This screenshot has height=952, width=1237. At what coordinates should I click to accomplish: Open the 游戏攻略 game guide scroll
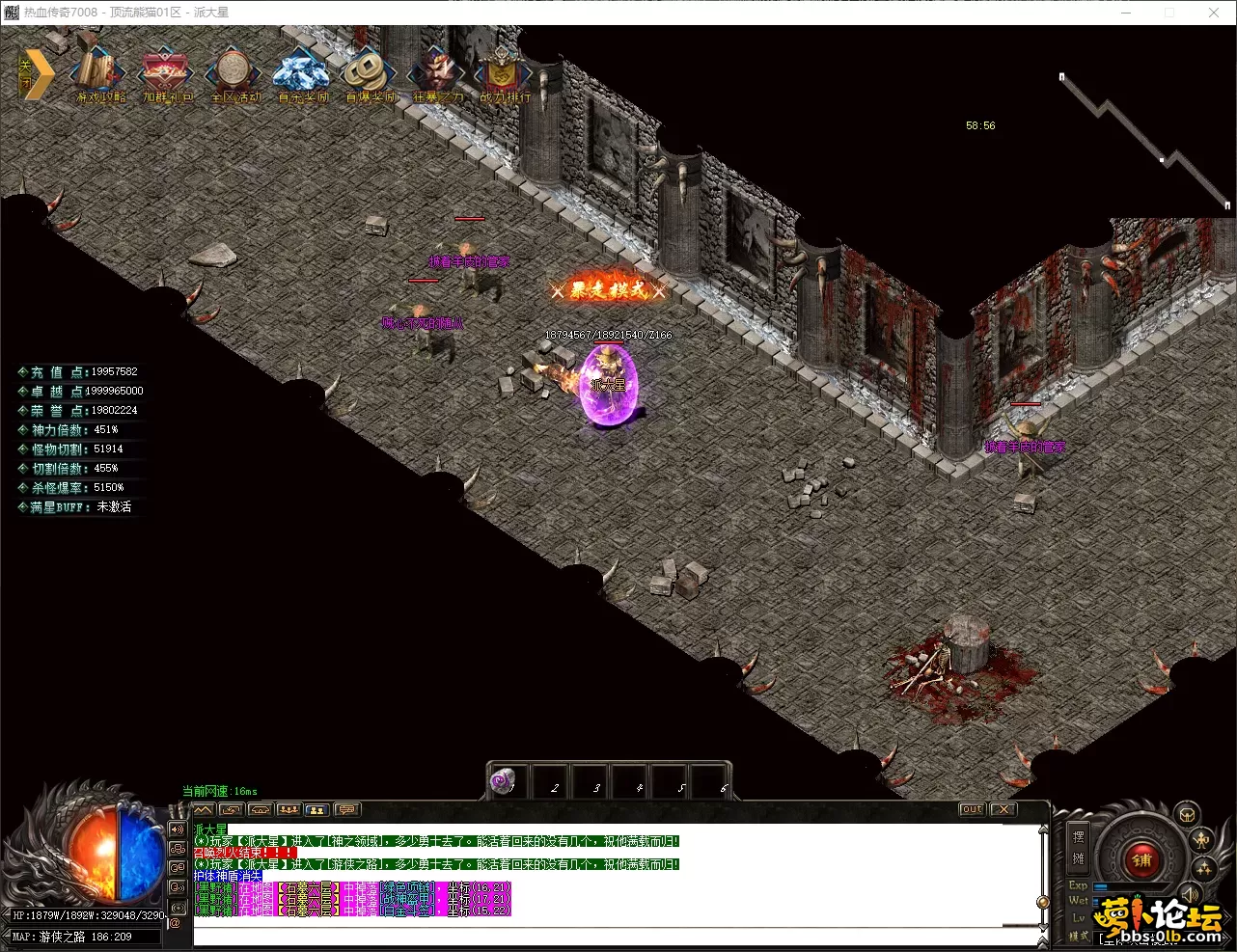[99, 73]
